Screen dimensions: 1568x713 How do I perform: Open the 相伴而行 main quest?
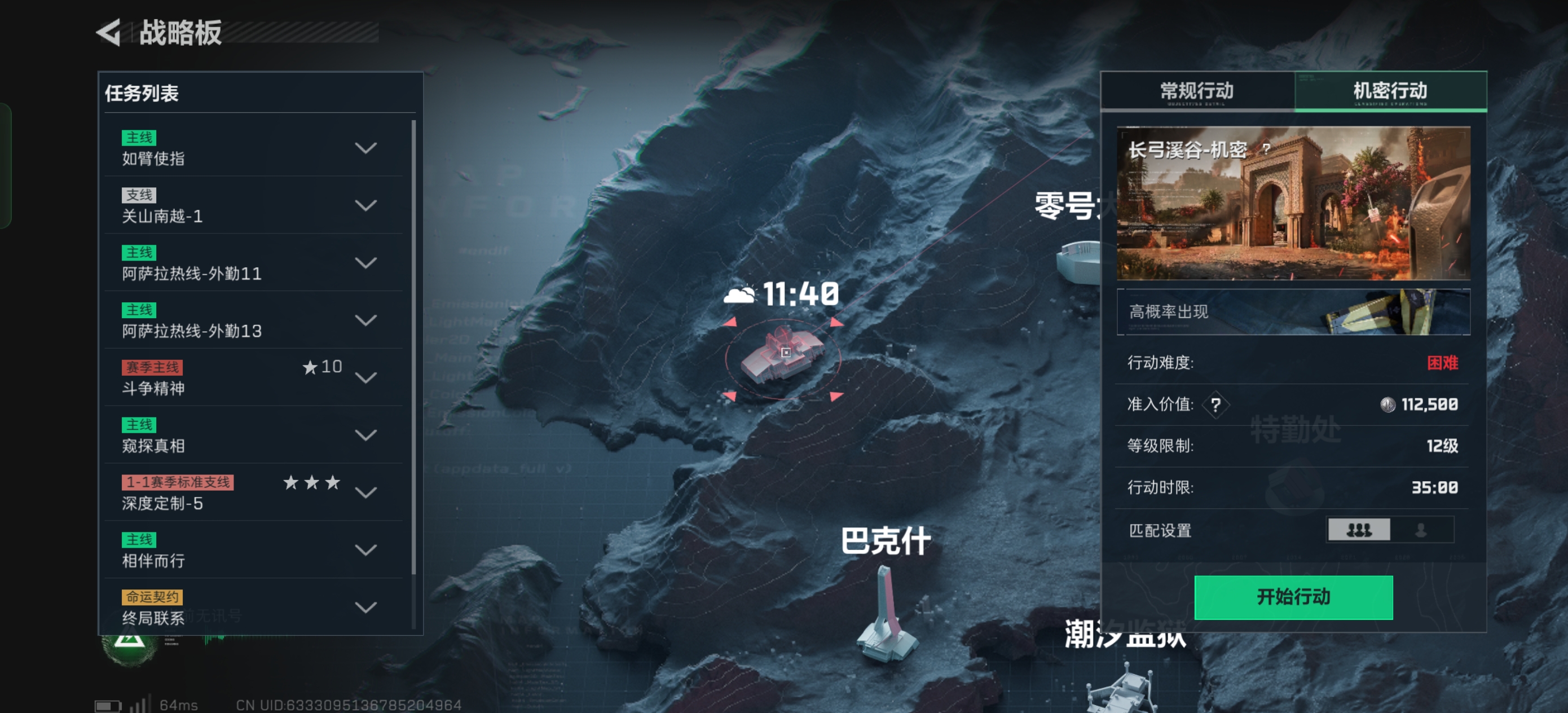pyautogui.click(x=365, y=551)
